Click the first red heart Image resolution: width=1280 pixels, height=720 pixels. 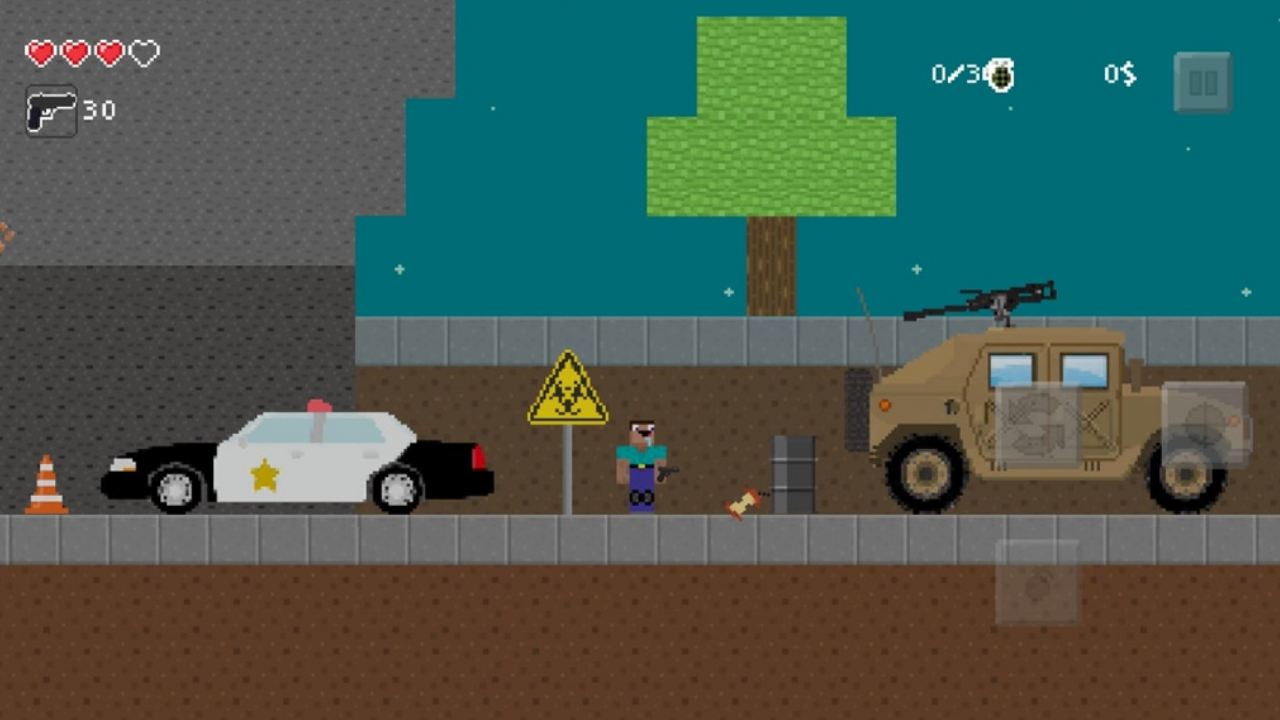click(x=39, y=51)
